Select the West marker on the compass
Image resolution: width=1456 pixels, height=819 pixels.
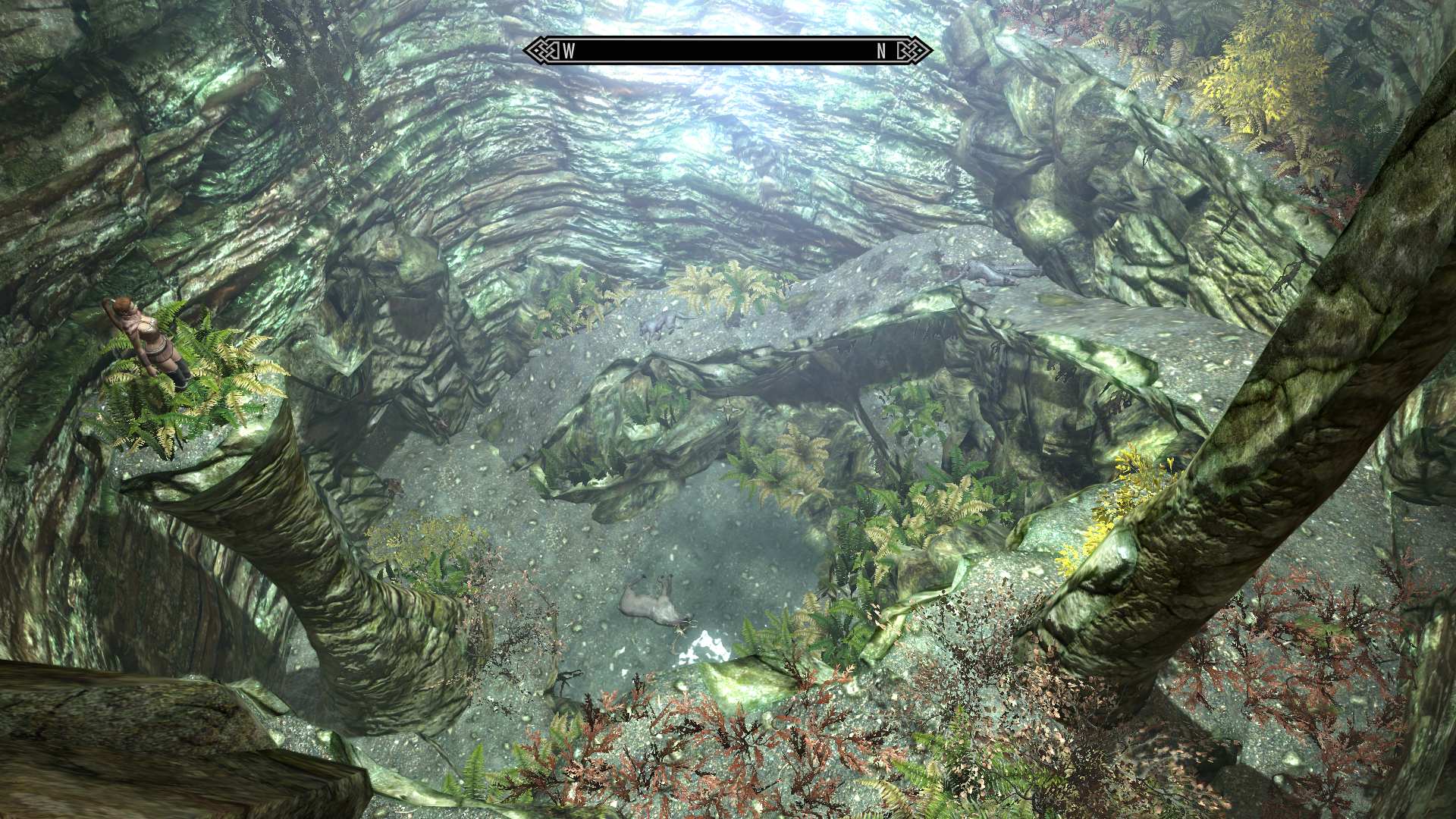569,51
